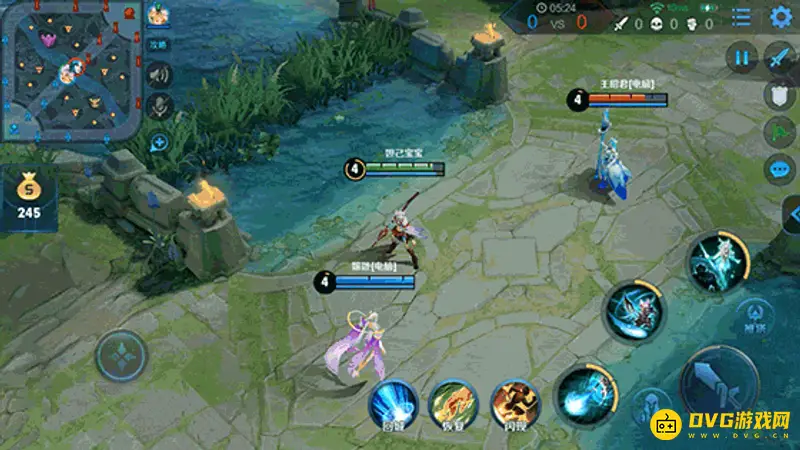
Task: Cast the Flash (闪现) summoner spell
Action: pos(515,403)
